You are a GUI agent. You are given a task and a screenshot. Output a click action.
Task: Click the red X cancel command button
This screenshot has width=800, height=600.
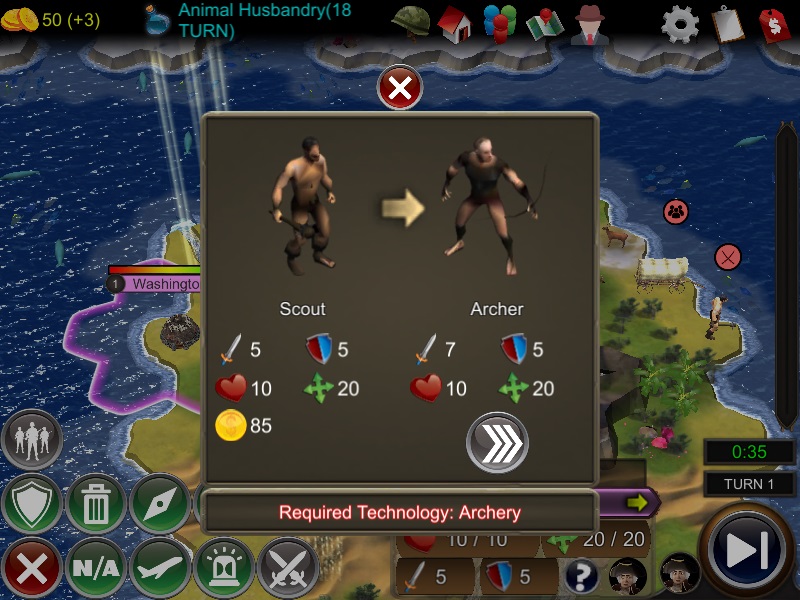(x=32, y=568)
